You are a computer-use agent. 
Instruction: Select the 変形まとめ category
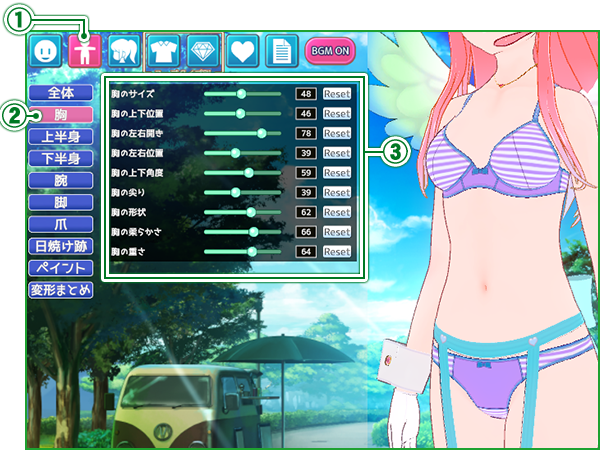tap(61, 290)
